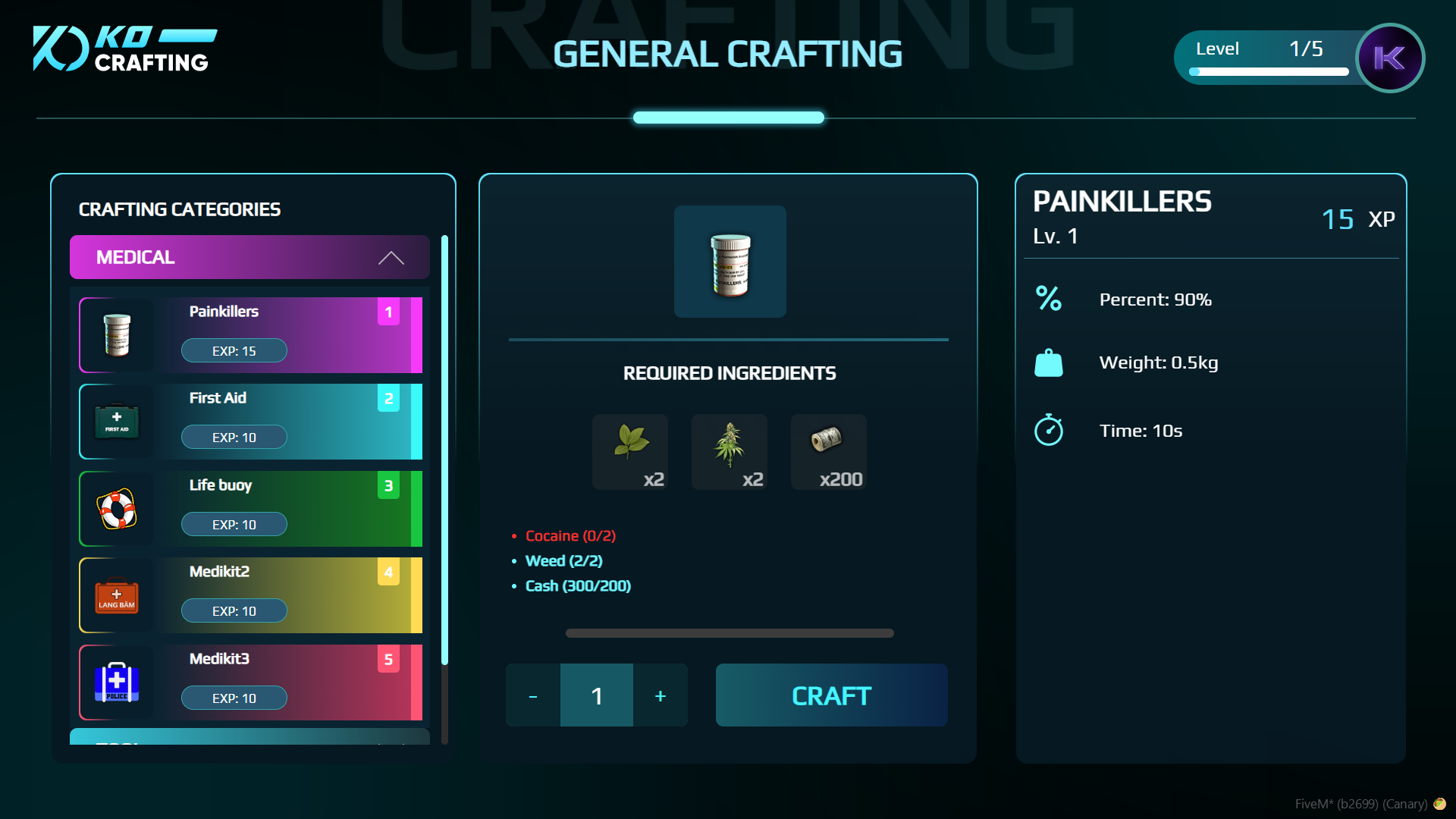Image resolution: width=1456 pixels, height=819 pixels.
Task: Select the Painkillers pill bottle icon
Action: tap(115, 334)
